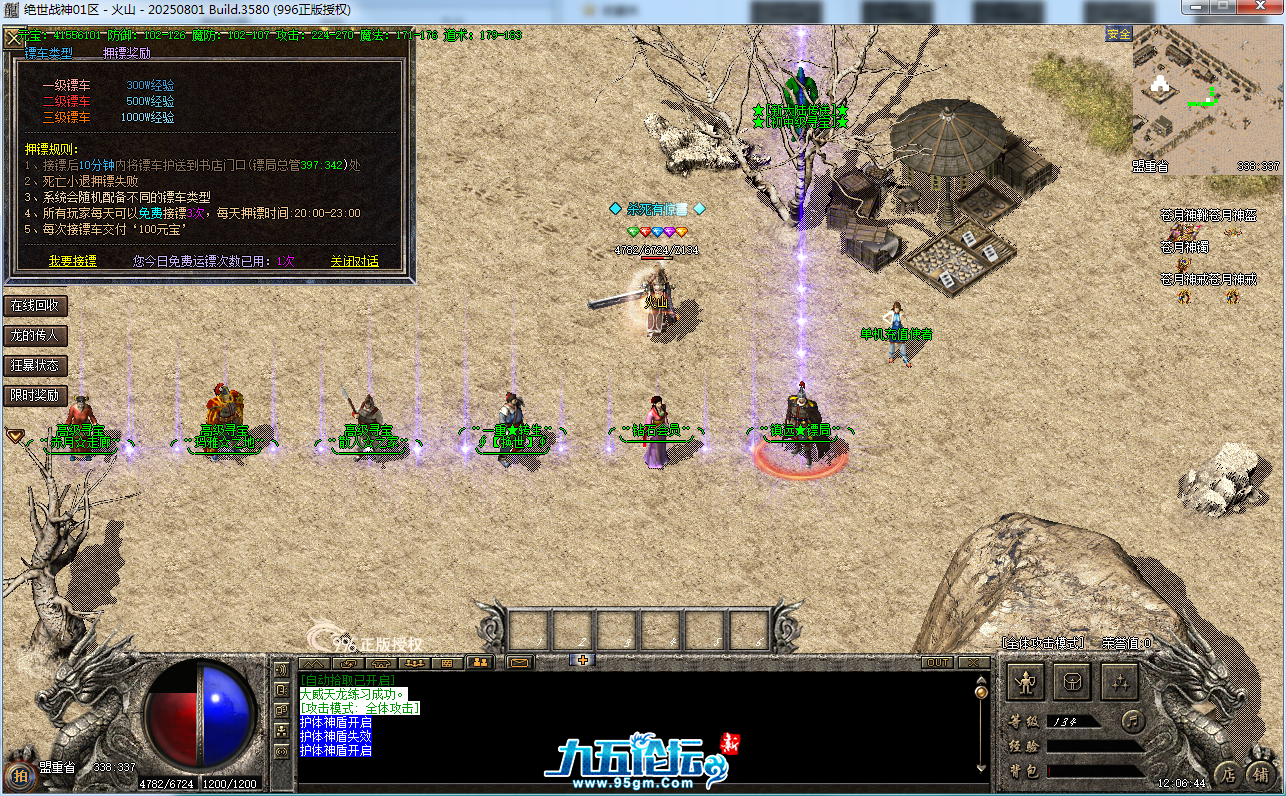Image resolution: width=1286 pixels, height=796 pixels.
Task: Click the round 店 shop button
Action: click(1228, 774)
